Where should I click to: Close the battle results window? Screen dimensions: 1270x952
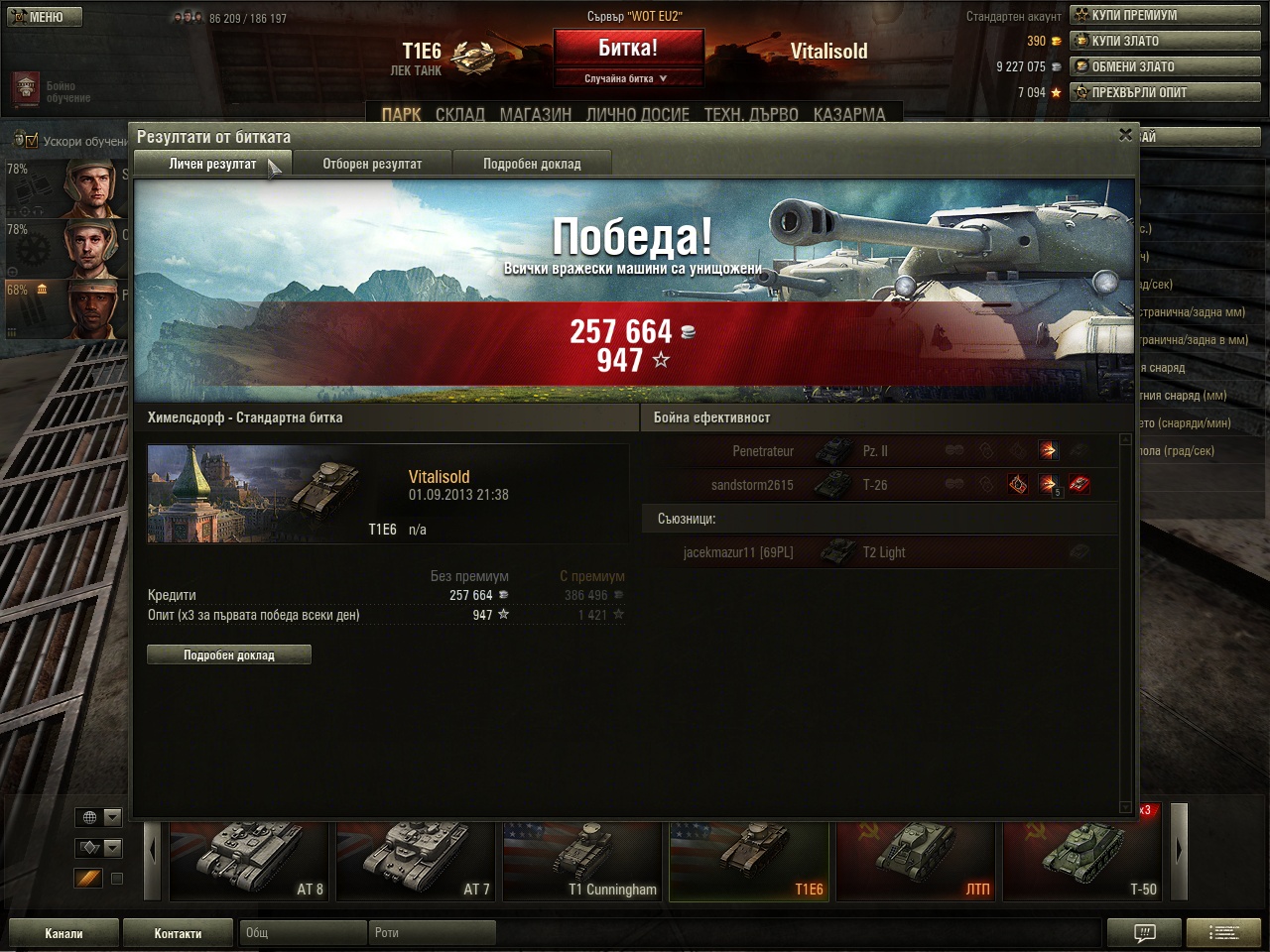pos(1125,135)
